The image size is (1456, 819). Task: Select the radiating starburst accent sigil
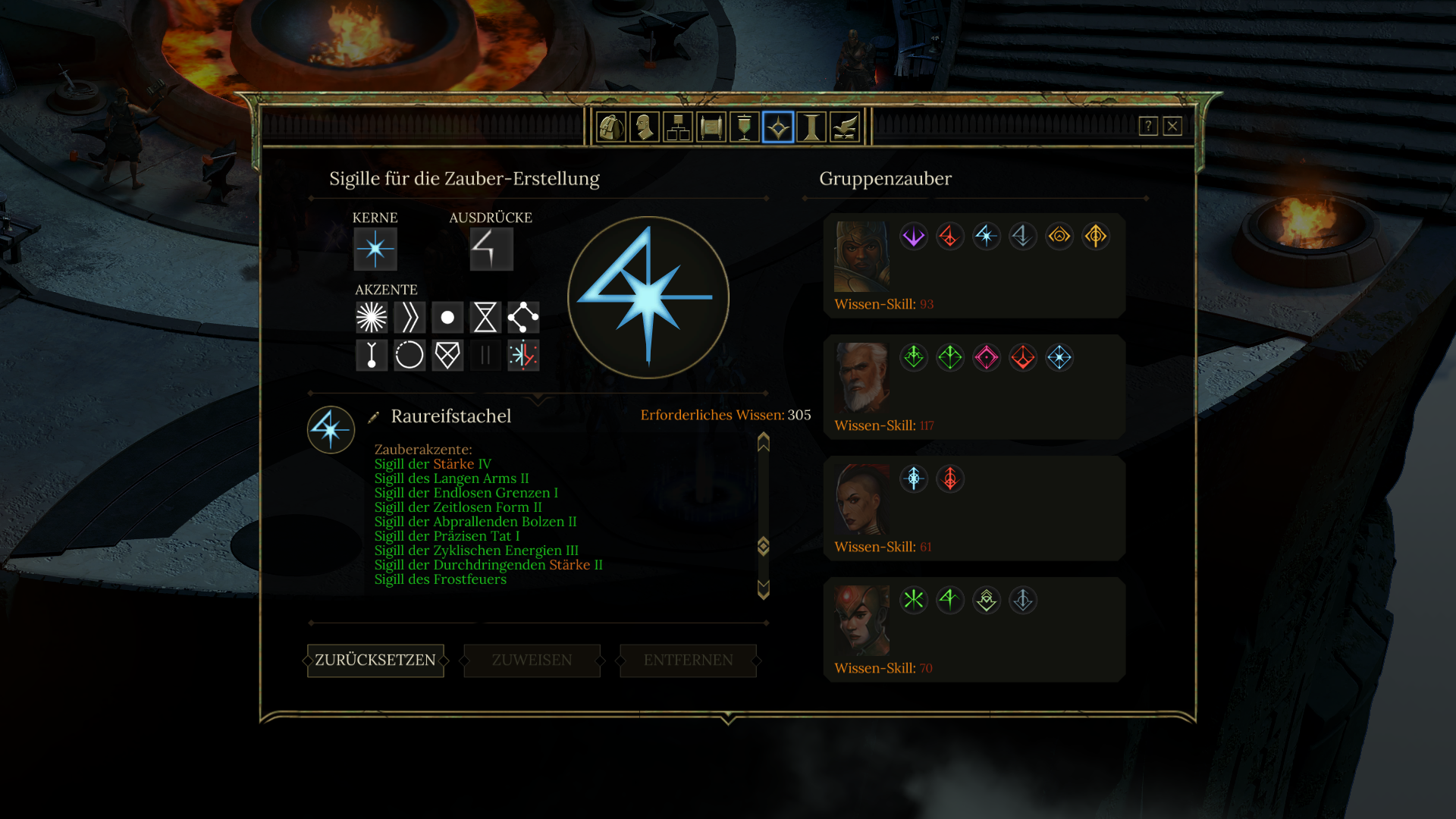(372, 318)
